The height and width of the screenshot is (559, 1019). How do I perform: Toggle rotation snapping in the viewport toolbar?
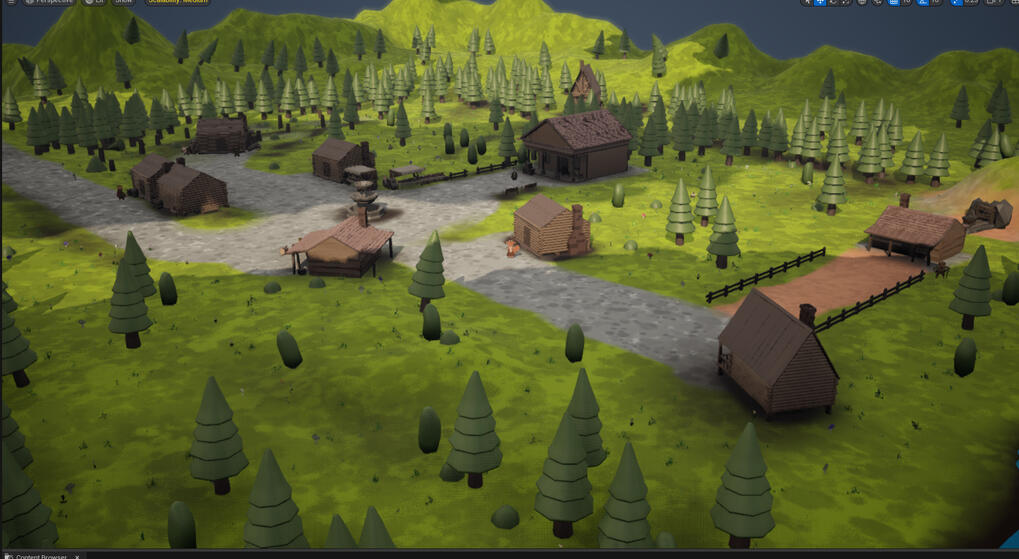point(922,2)
